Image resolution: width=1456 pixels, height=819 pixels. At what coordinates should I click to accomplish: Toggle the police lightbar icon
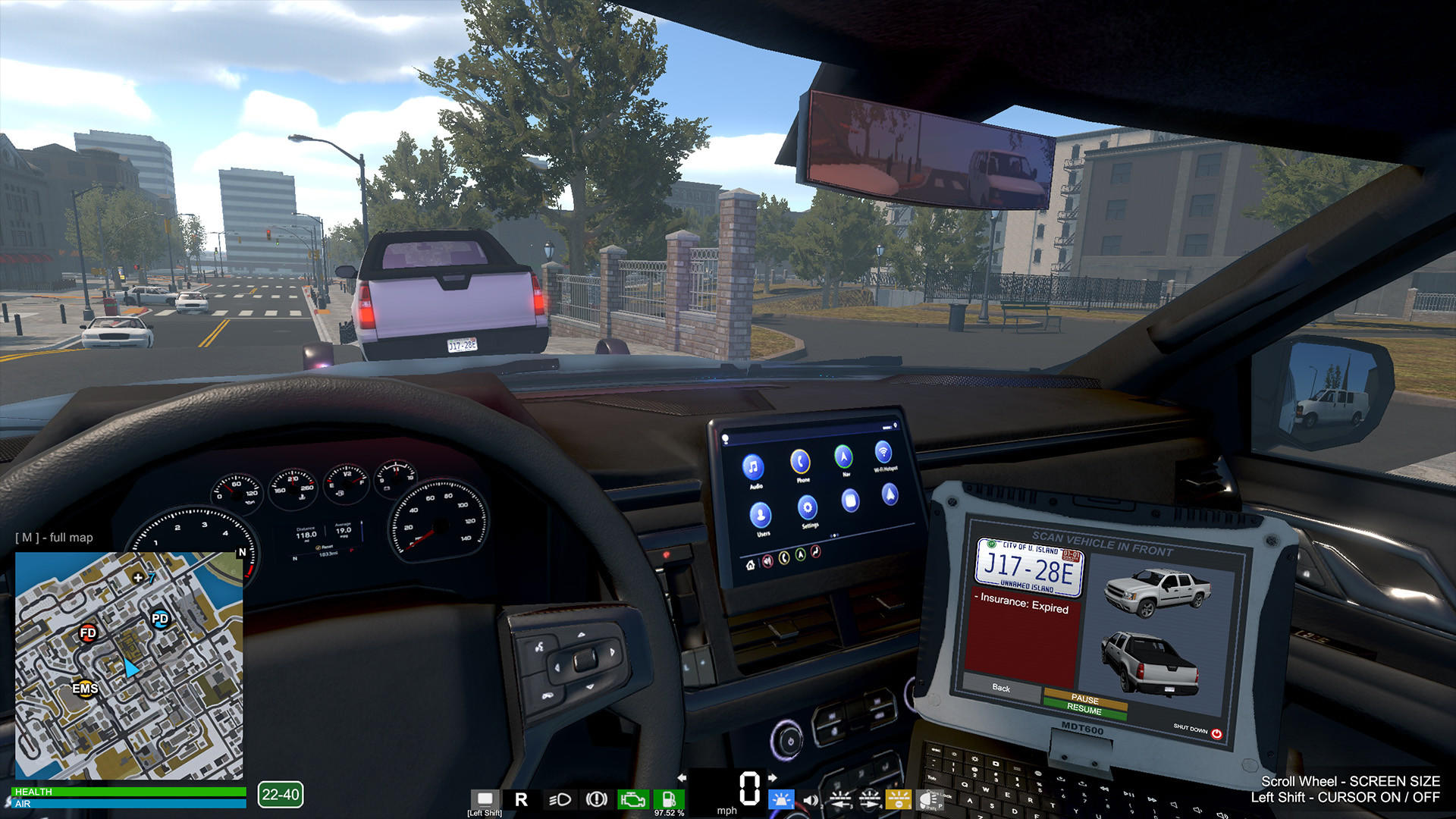coord(781,799)
